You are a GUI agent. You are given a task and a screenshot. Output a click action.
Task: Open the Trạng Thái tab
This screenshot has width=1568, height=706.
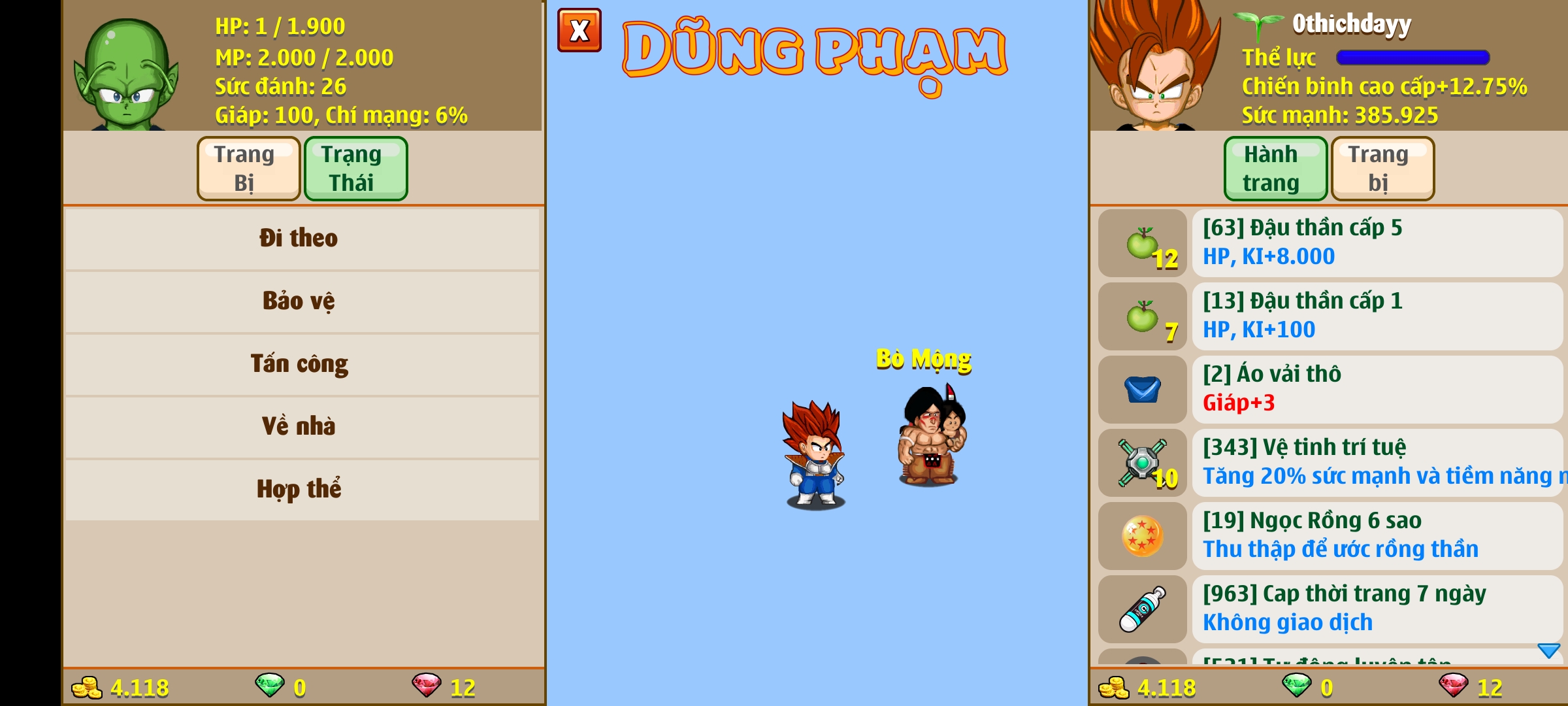point(355,169)
